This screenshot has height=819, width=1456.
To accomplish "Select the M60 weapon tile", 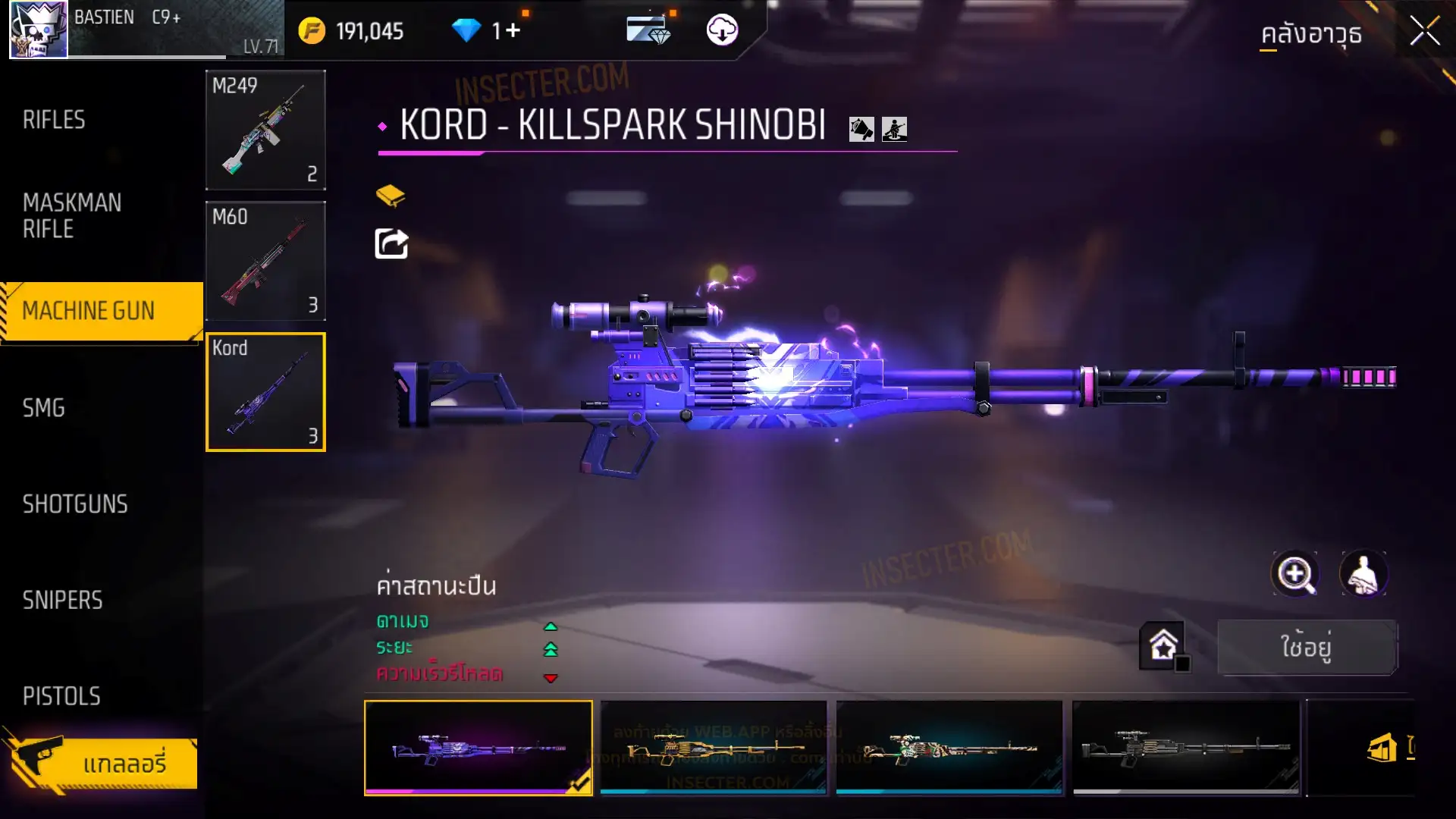I will point(265,261).
